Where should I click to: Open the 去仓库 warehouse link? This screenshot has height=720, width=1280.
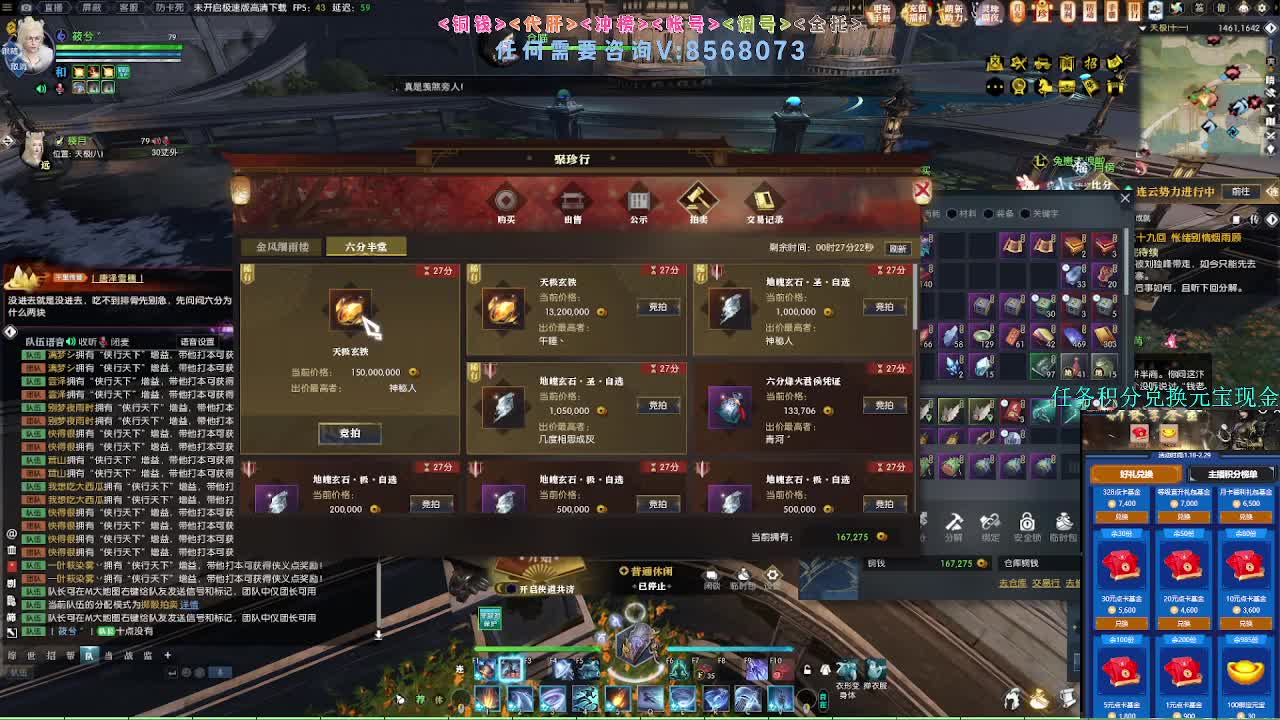click(1013, 585)
